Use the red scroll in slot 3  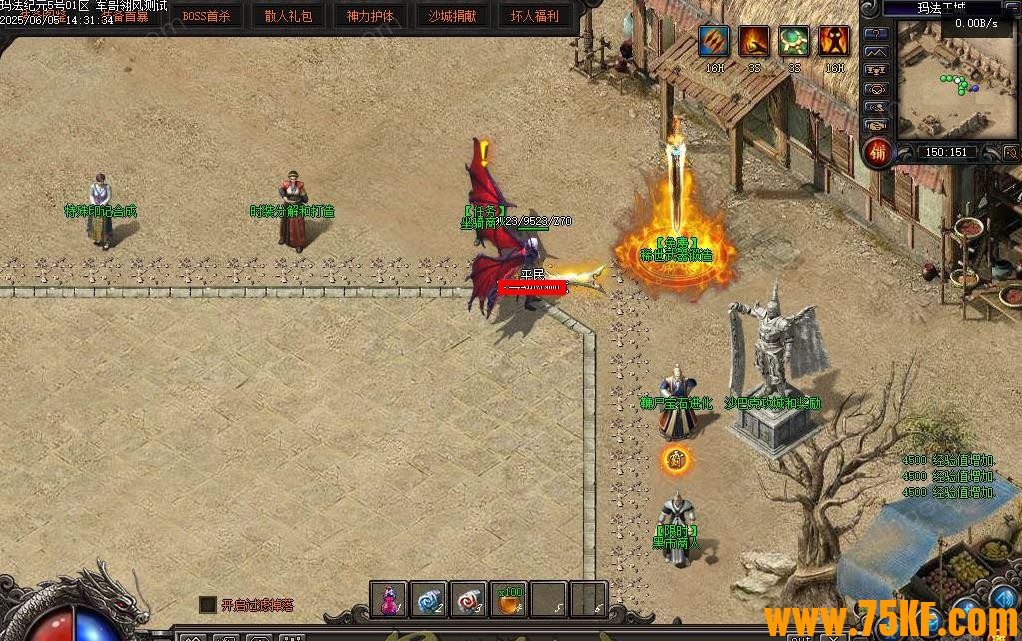click(469, 599)
